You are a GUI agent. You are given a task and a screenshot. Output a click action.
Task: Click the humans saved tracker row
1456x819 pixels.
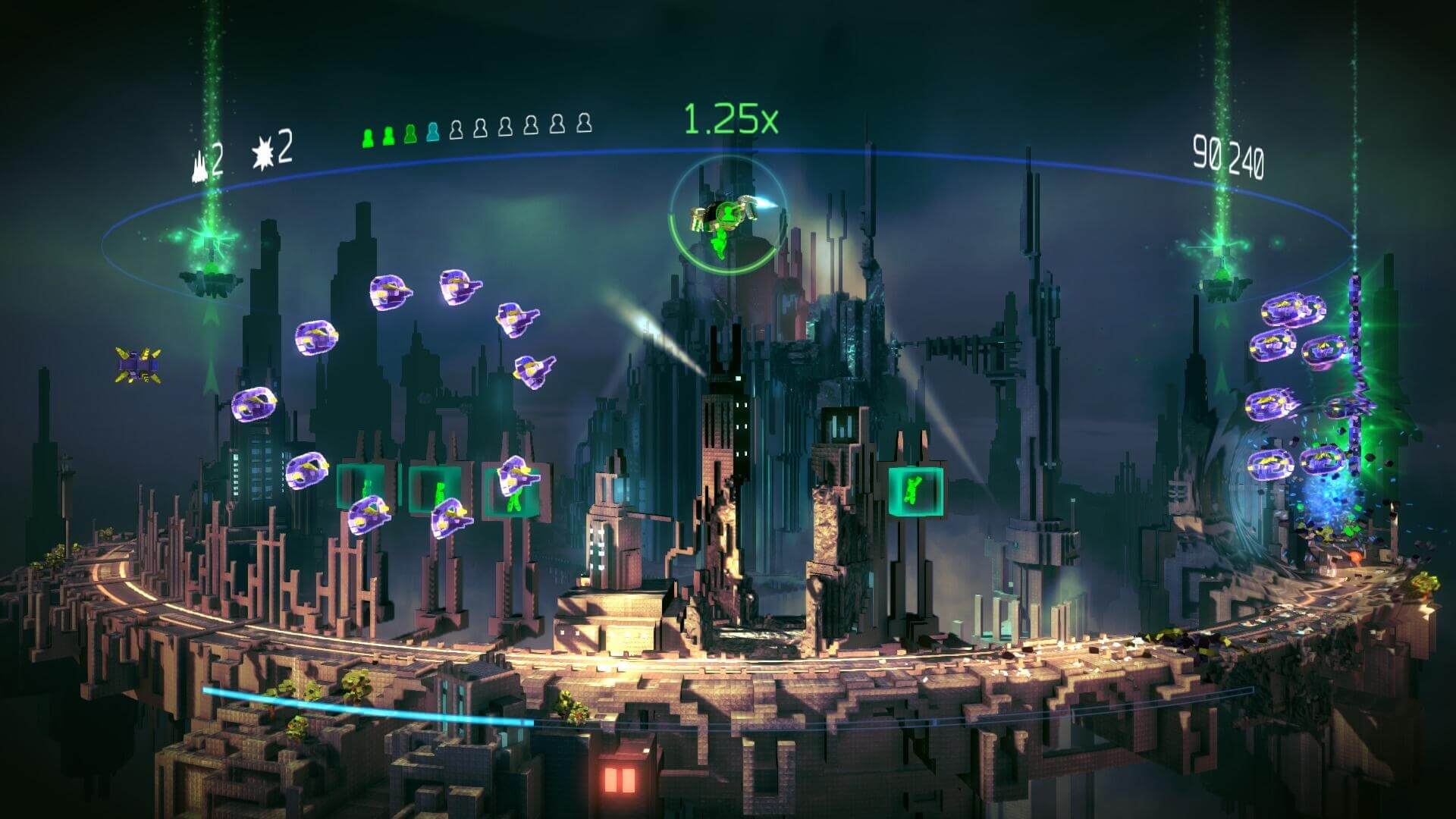(x=476, y=130)
